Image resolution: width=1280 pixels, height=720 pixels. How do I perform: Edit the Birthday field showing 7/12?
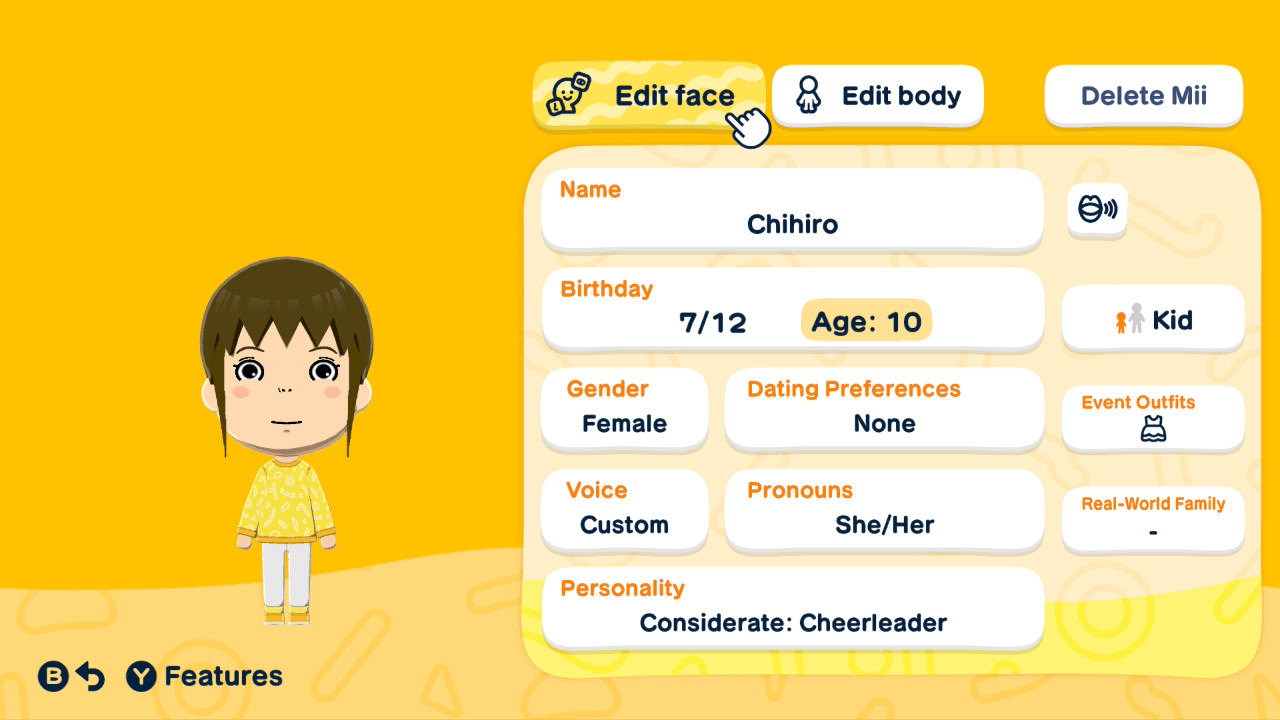tap(714, 320)
